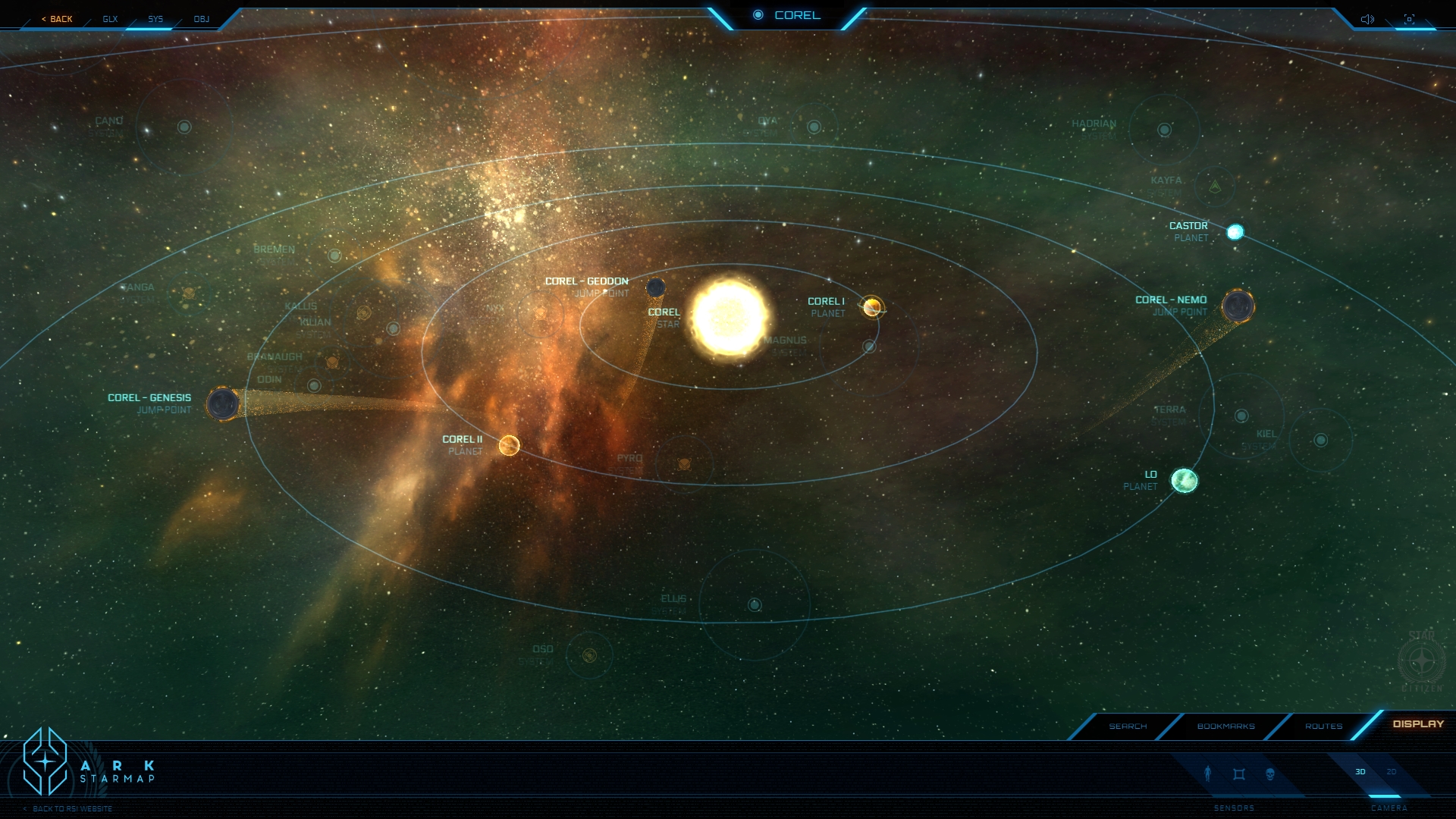Toggle the square frame sensor
The image size is (1456, 819).
pyautogui.click(x=1239, y=773)
